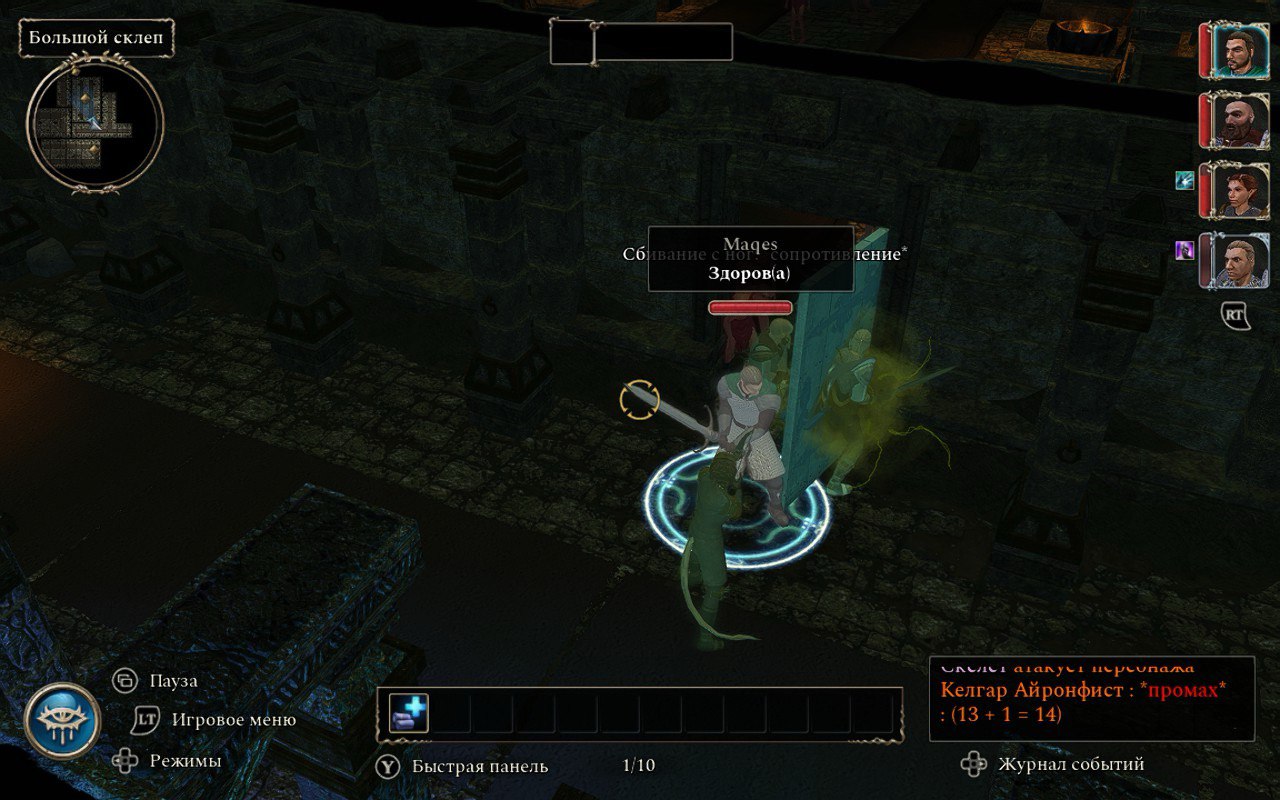Select the bearded man in green portrait
1280x800 pixels.
1240,50
